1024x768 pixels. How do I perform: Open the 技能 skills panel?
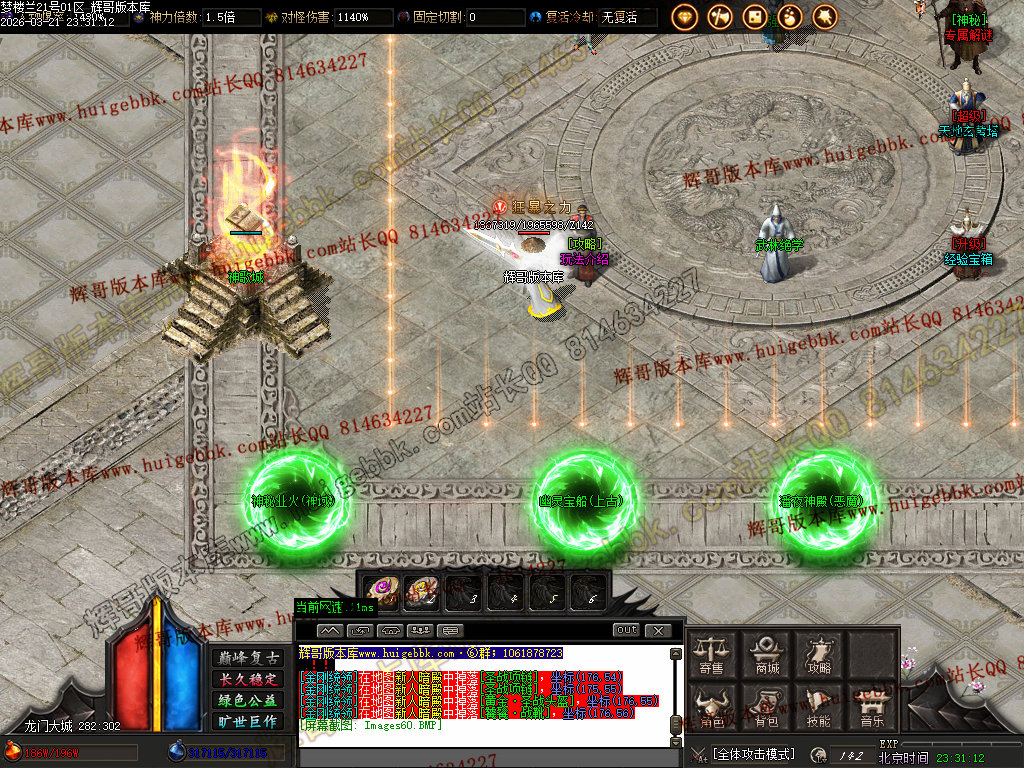(x=819, y=706)
